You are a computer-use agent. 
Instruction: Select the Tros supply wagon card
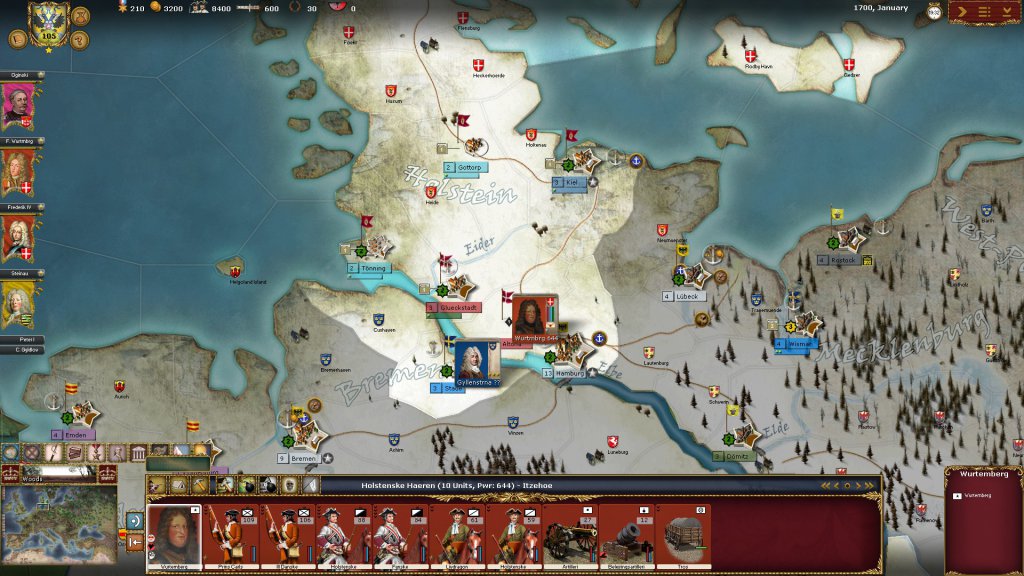point(684,536)
